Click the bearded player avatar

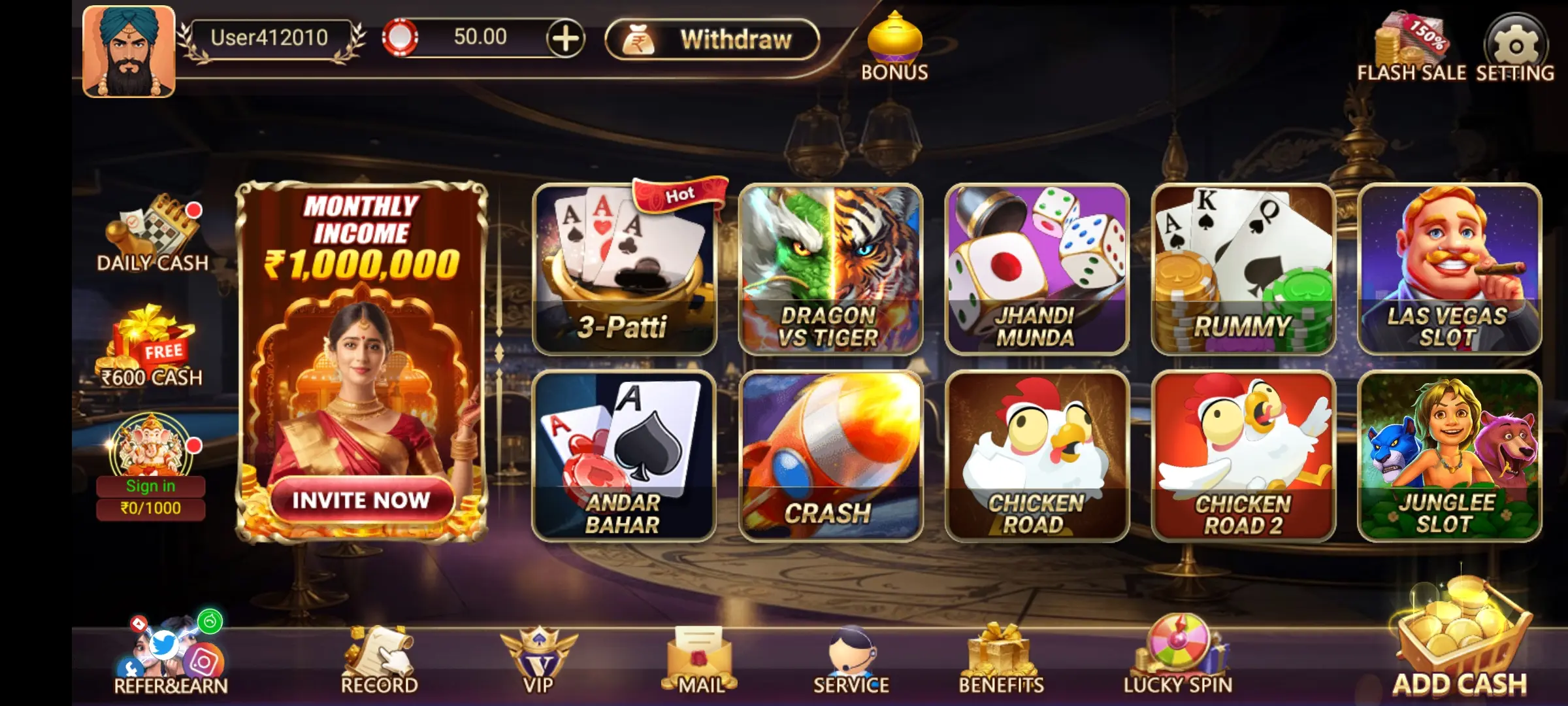[129, 52]
